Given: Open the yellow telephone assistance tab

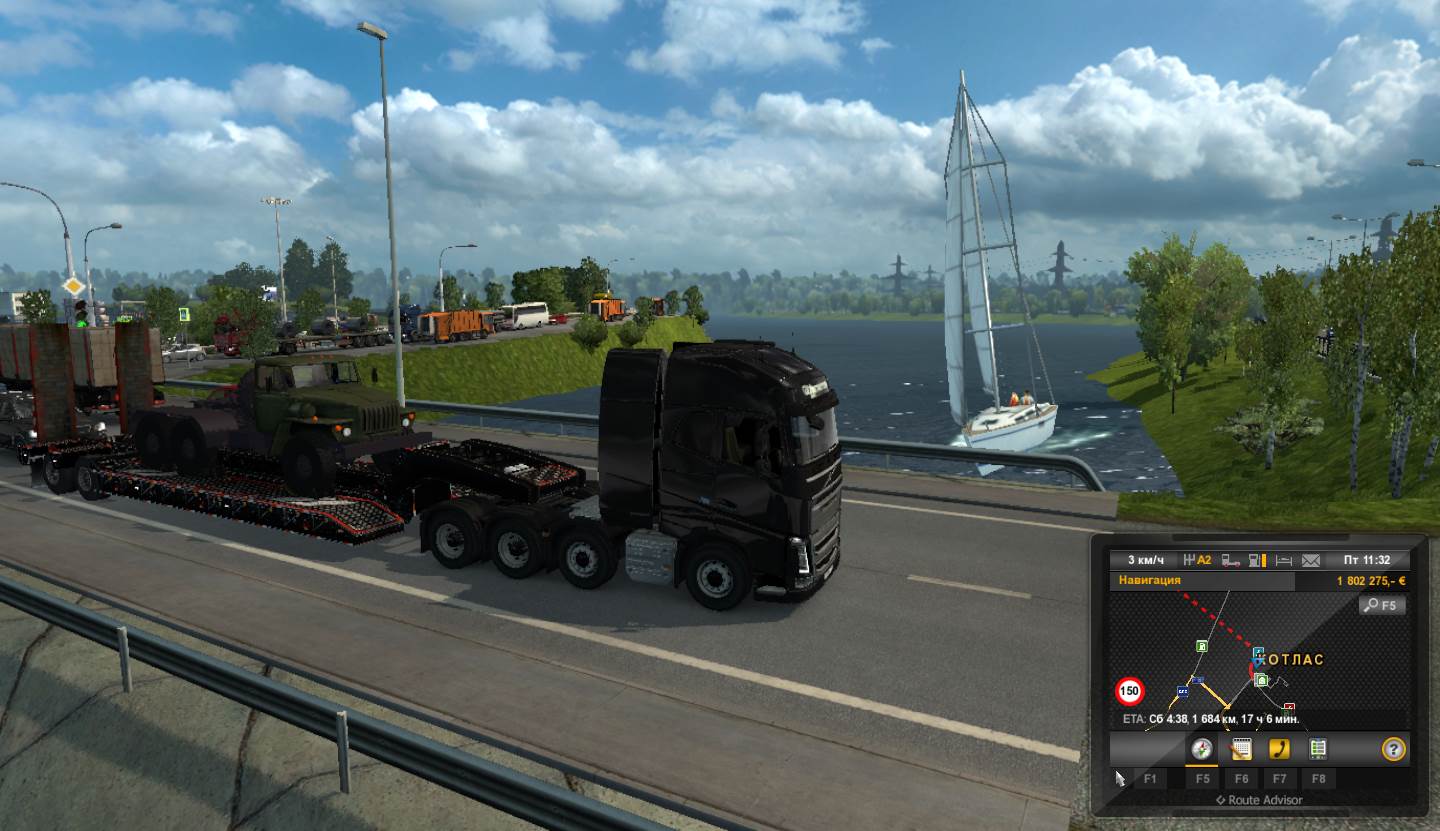Looking at the screenshot, I should click(x=1279, y=748).
